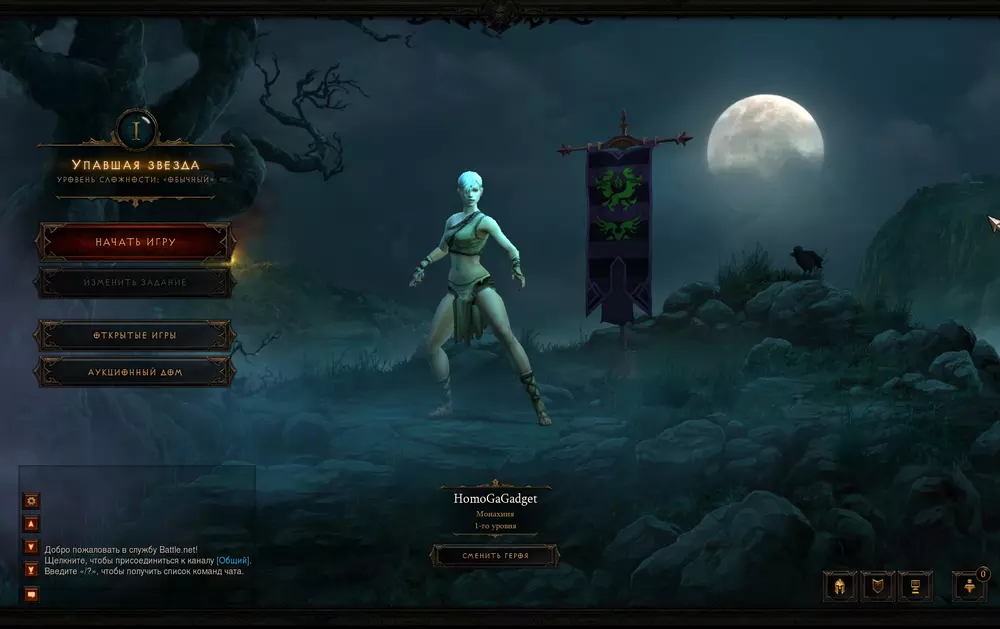Choose the Сменить героя button
Image resolution: width=1000 pixels, height=629 pixels.
[x=494, y=555]
